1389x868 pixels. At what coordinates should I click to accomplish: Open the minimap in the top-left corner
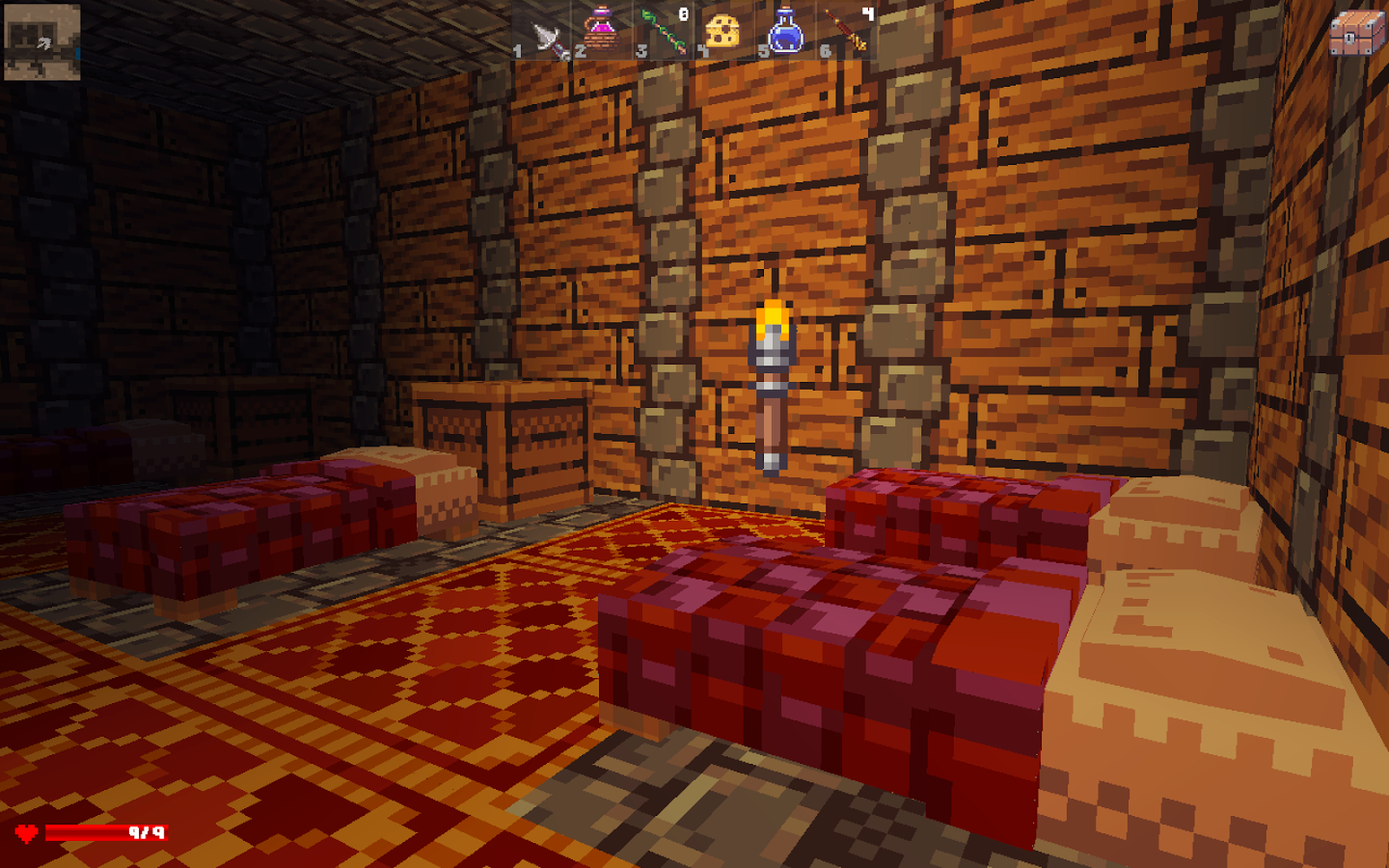click(41, 41)
